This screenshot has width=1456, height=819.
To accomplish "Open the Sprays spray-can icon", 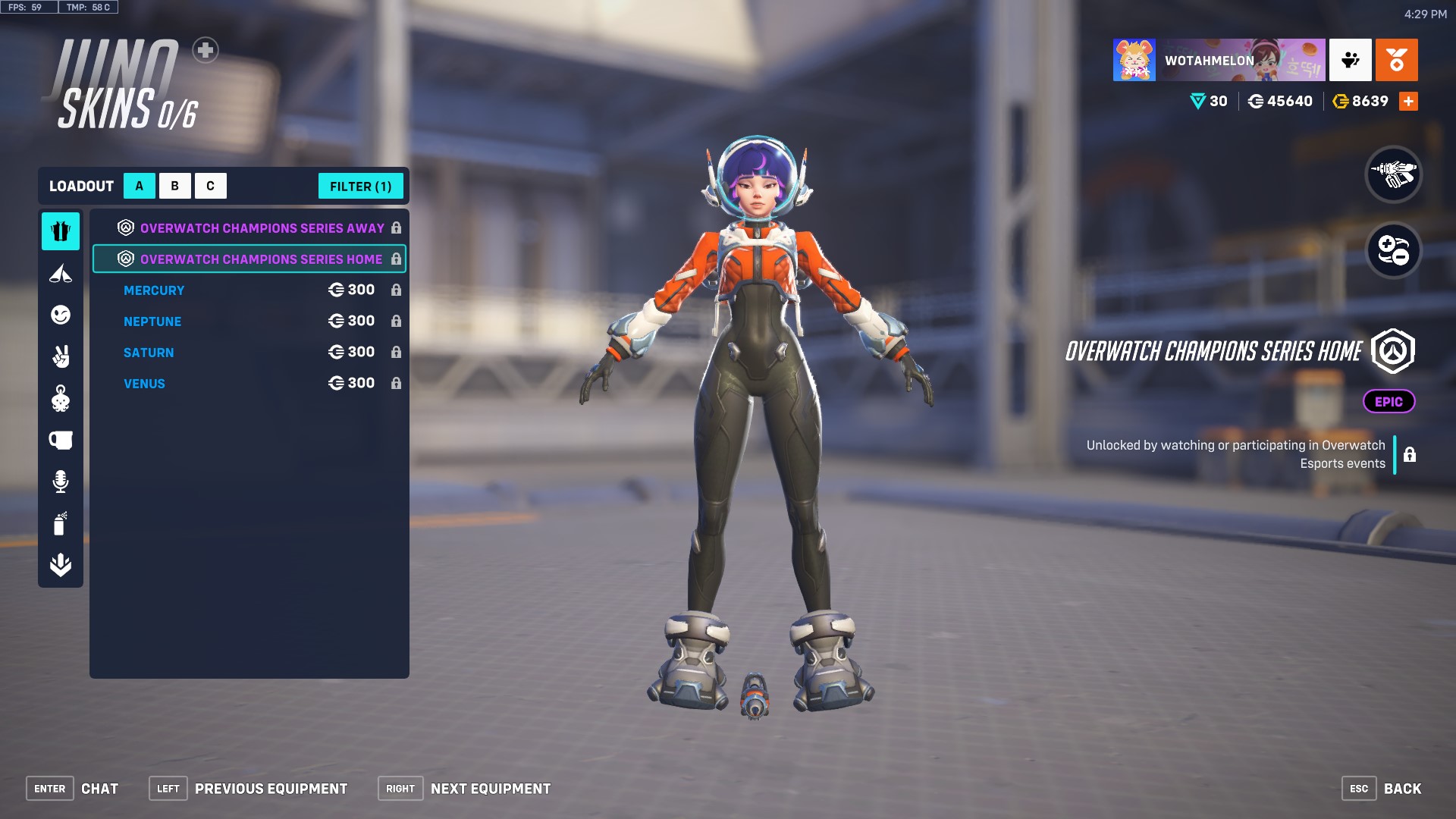I will tap(61, 523).
